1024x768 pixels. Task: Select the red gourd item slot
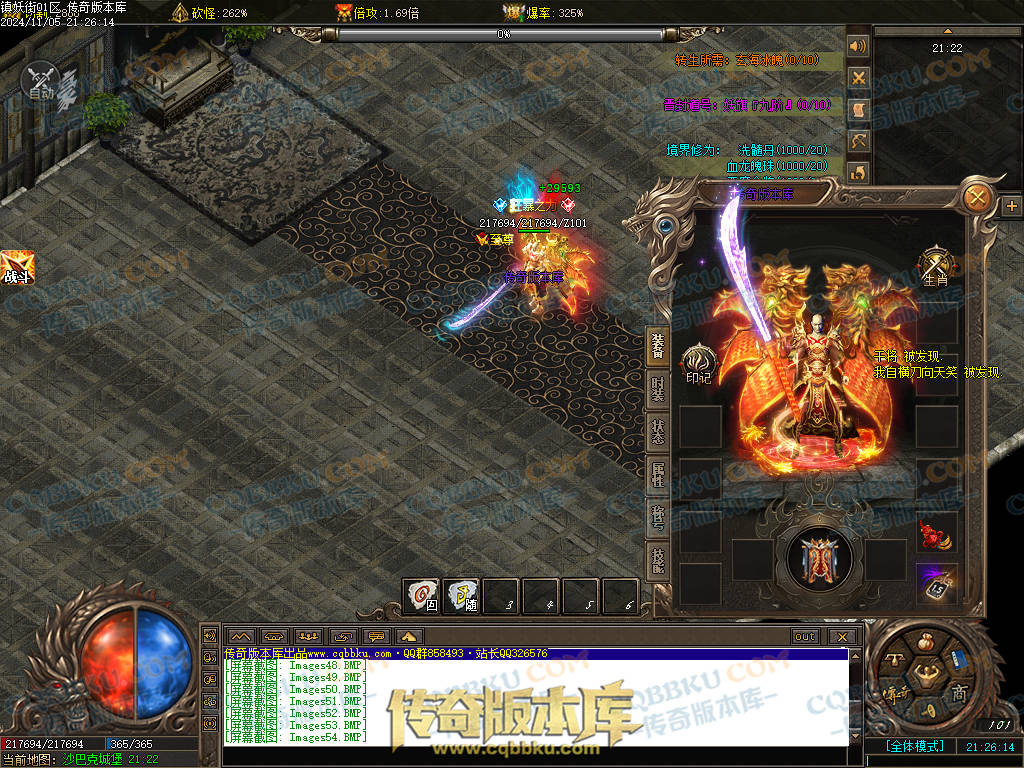[x=937, y=534]
